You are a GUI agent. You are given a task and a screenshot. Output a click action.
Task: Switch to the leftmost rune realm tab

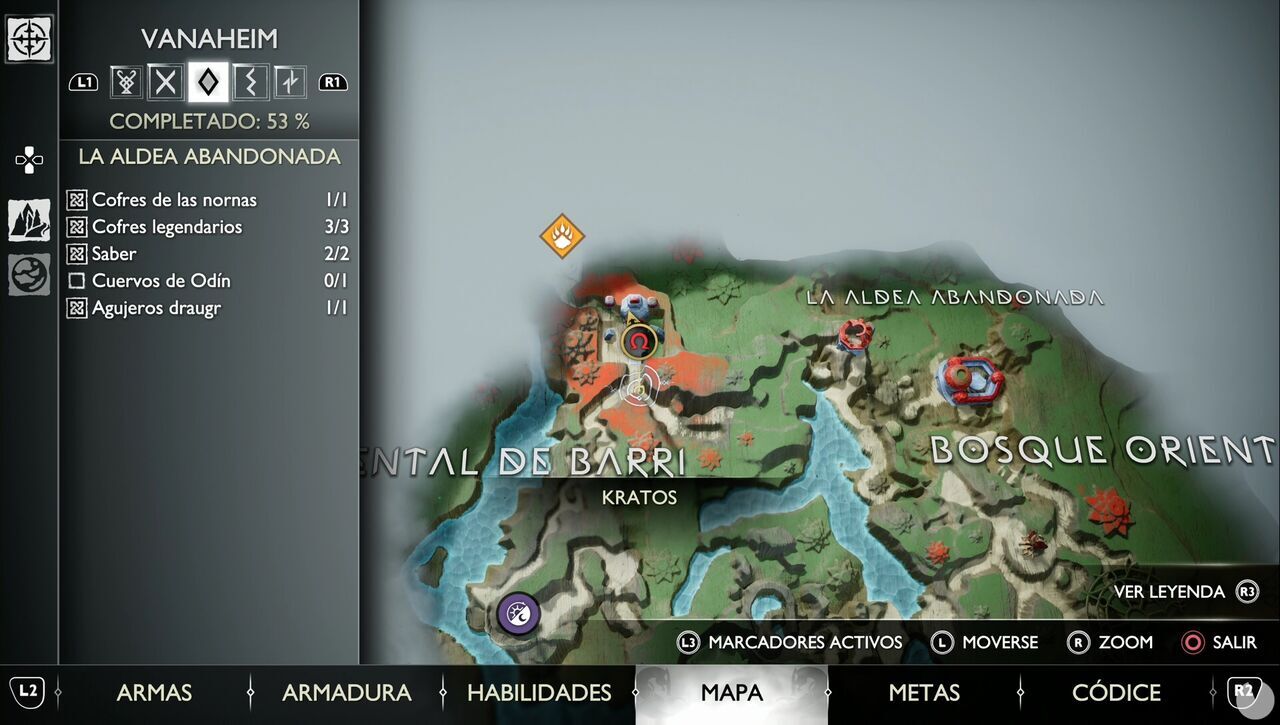(x=124, y=82)
